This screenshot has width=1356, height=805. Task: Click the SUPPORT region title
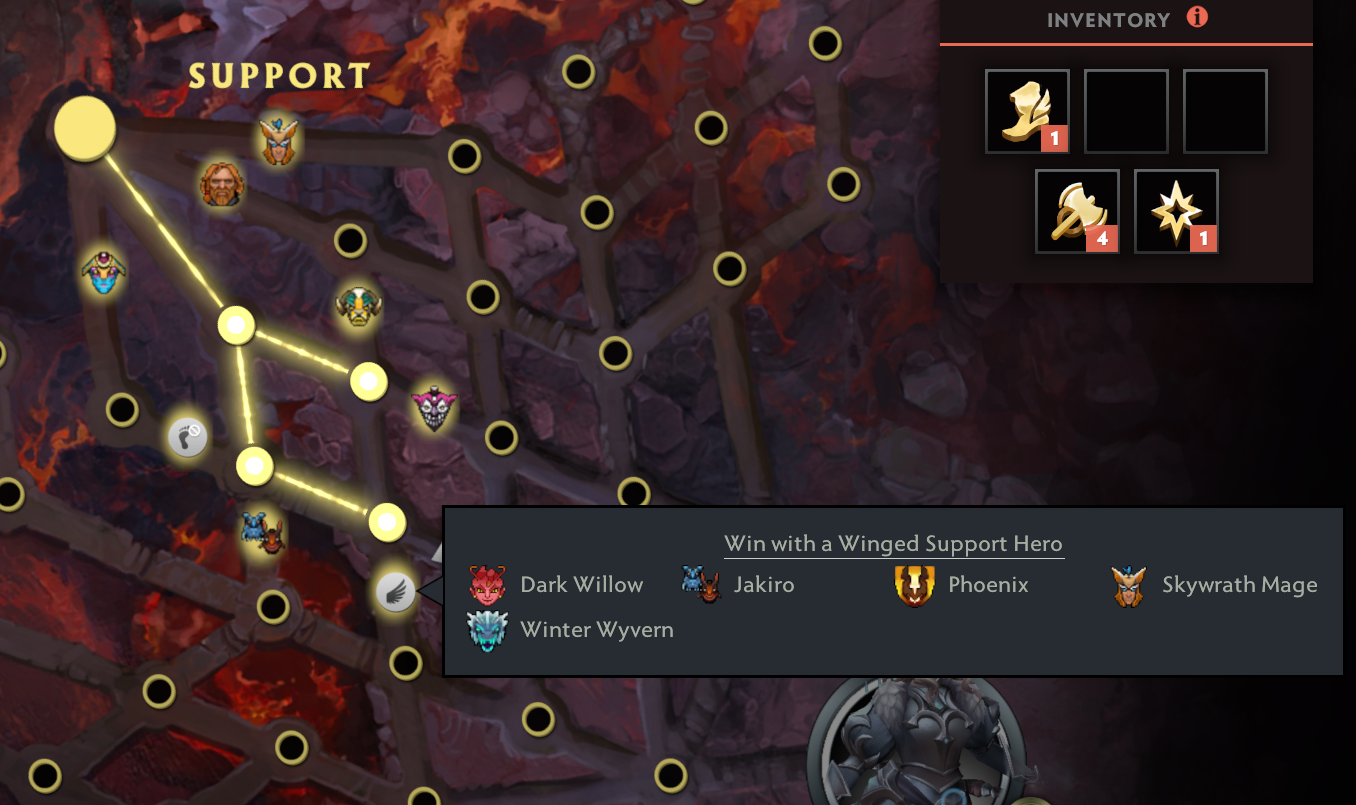(278, 76)
